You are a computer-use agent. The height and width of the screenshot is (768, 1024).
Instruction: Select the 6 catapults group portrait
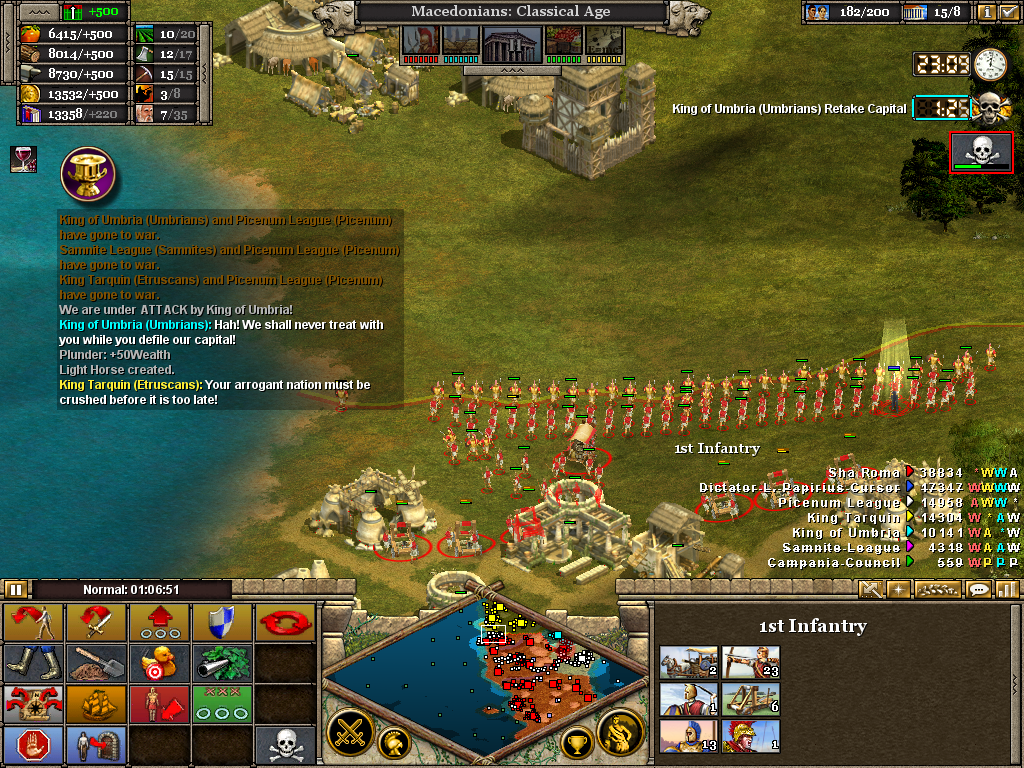click(x=750, y=699)
